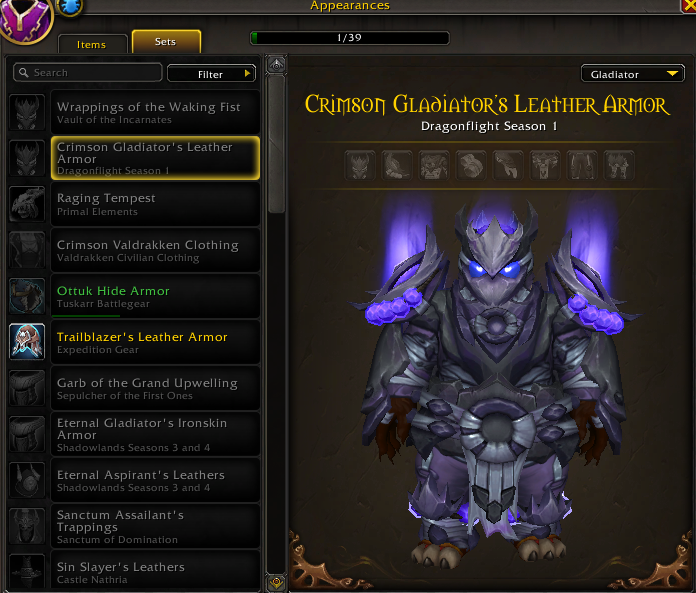
Task: Select the Sets tab
Action: (166, 43)
